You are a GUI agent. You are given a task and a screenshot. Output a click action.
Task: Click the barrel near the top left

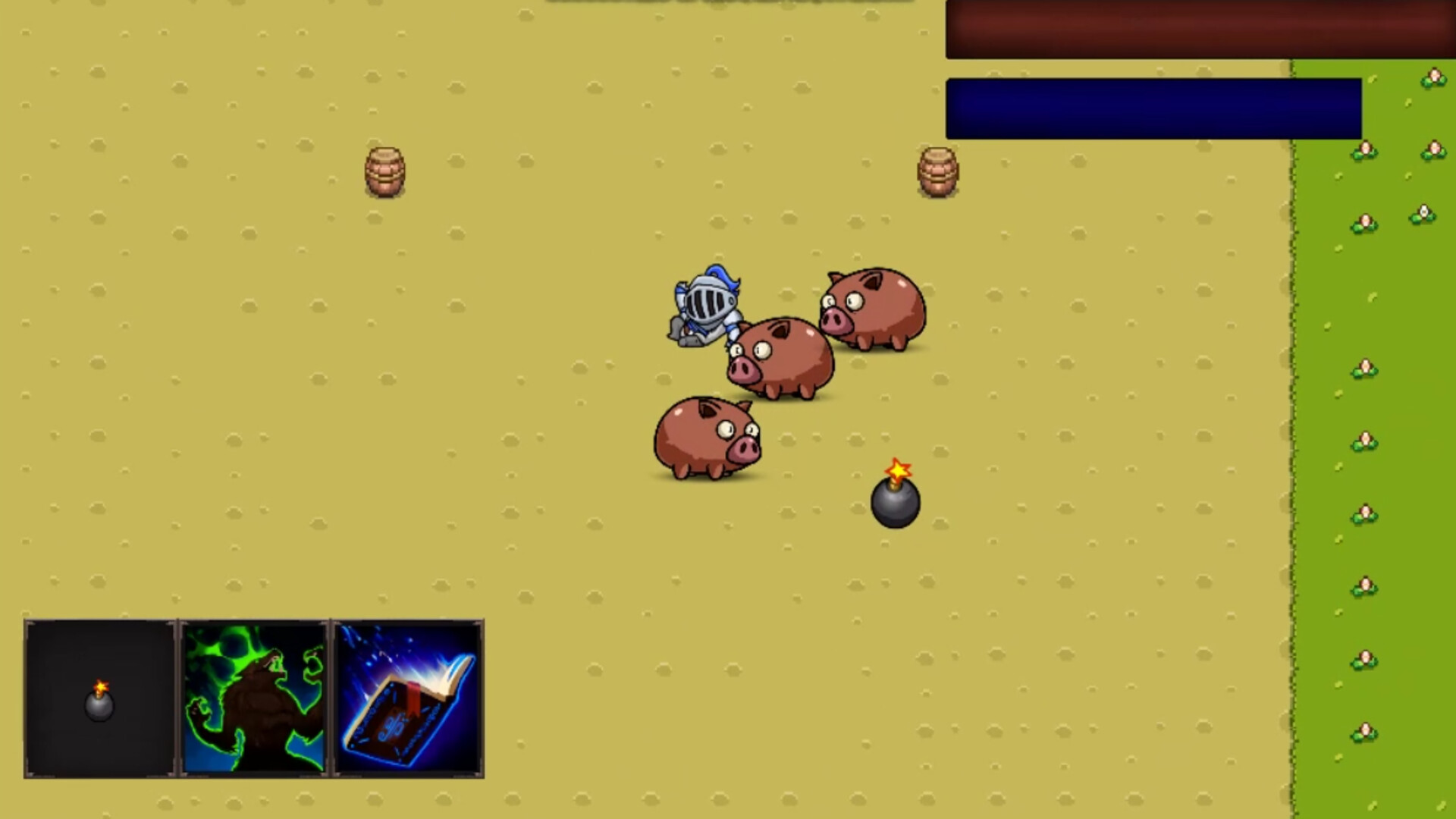pyautogui.click(x=385, y=171)
